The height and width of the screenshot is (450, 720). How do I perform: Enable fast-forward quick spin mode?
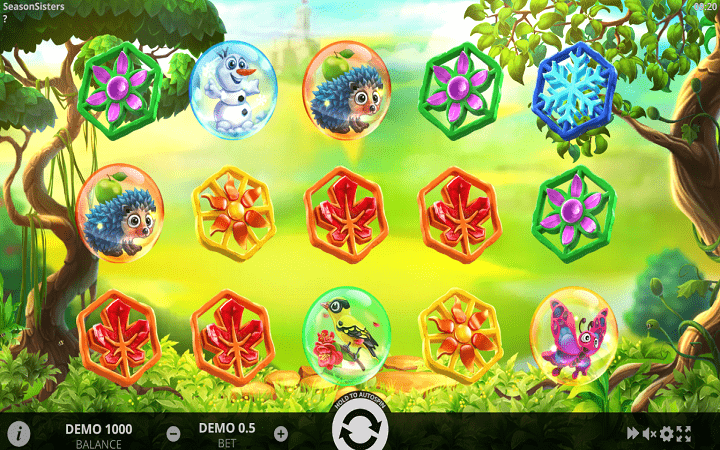[632, 433]
